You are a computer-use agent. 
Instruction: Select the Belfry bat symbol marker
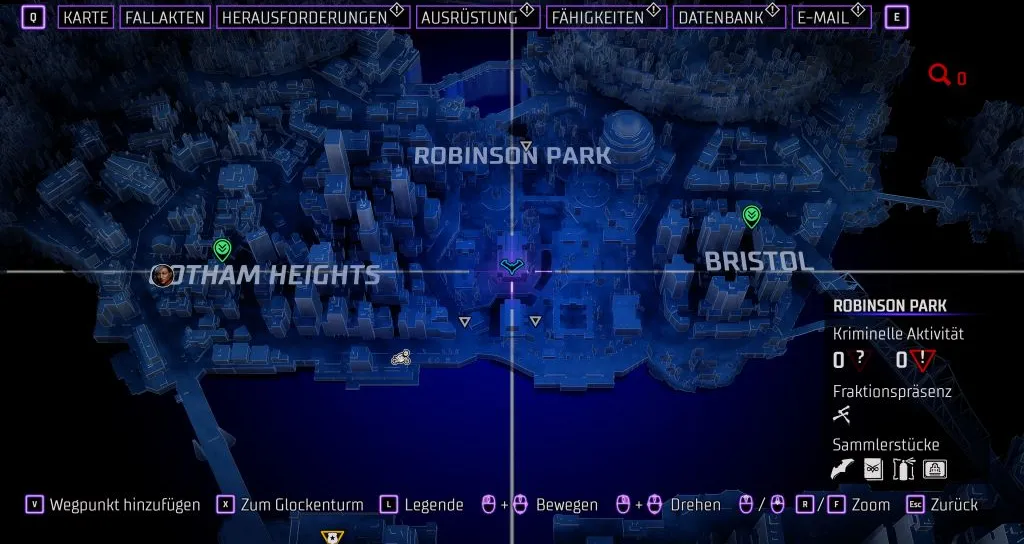(x=512, y=266)
